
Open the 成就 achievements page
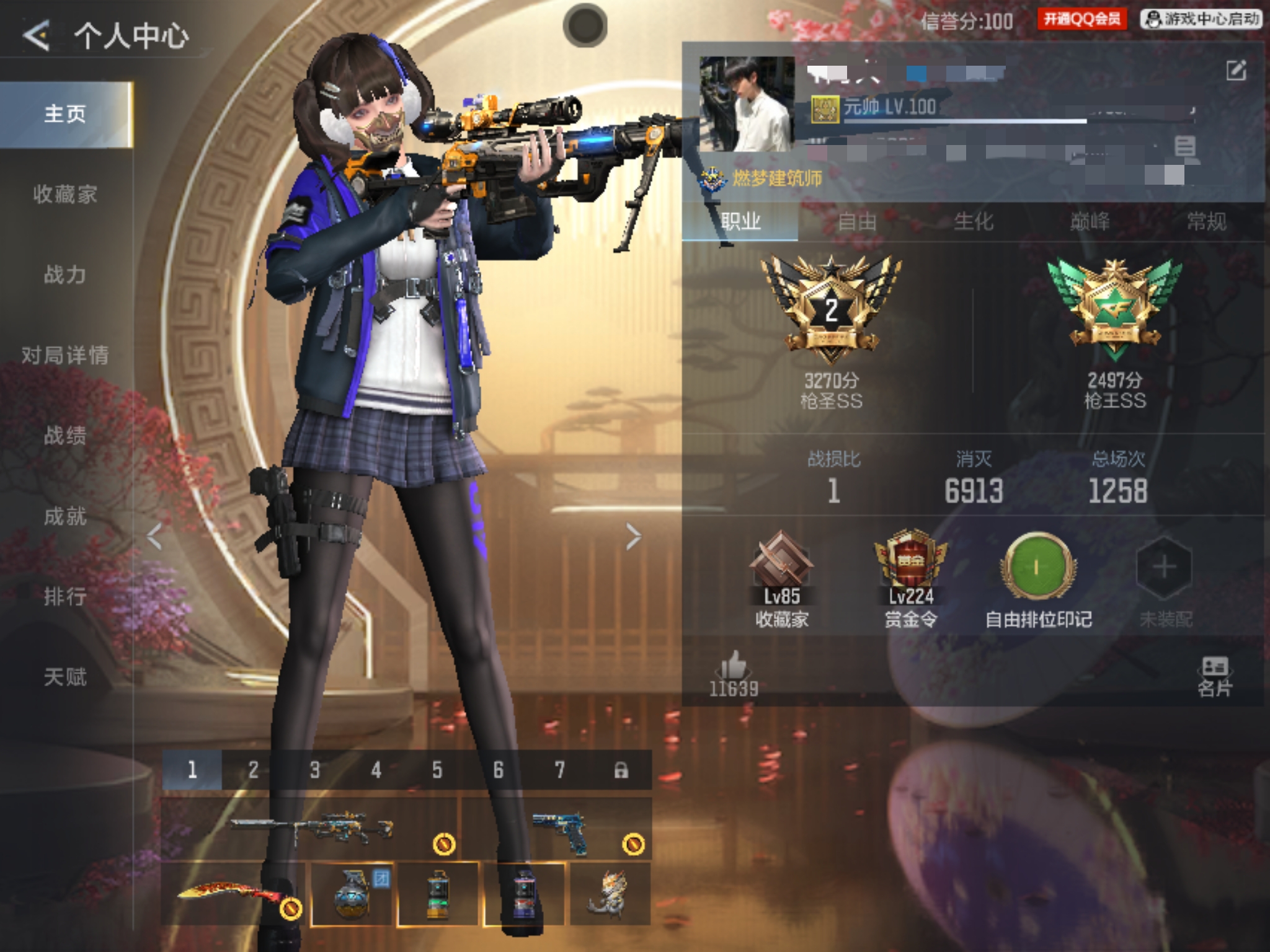pos(65,516)
